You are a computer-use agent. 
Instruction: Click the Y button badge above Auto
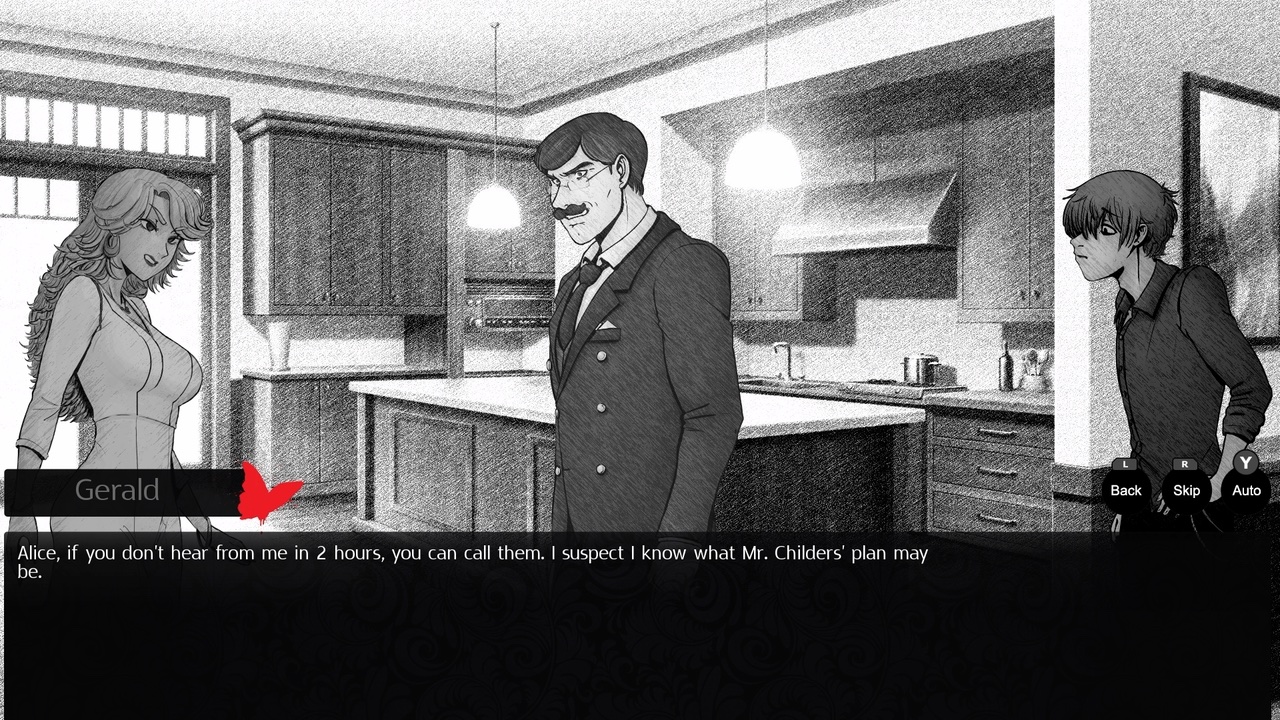coord(1245,463)
